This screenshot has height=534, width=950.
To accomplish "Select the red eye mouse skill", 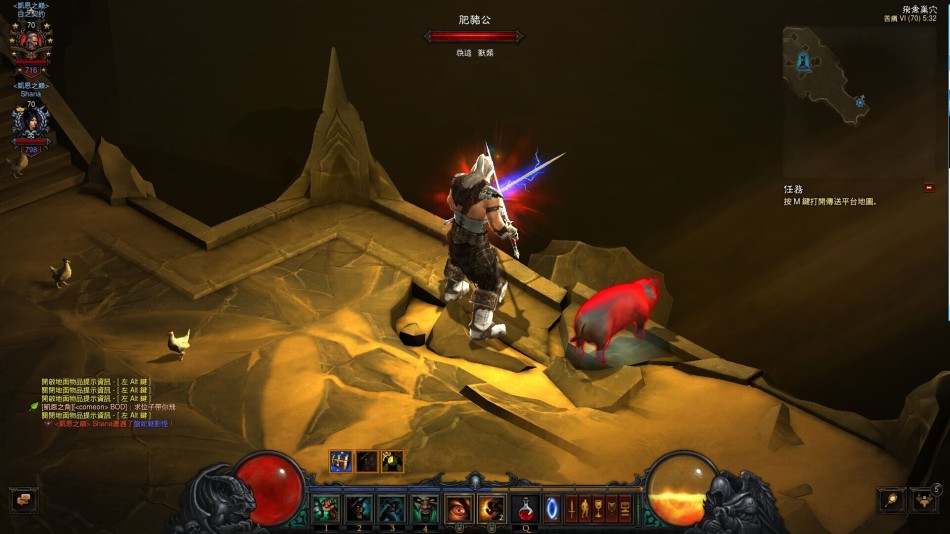I will point(459,509).
